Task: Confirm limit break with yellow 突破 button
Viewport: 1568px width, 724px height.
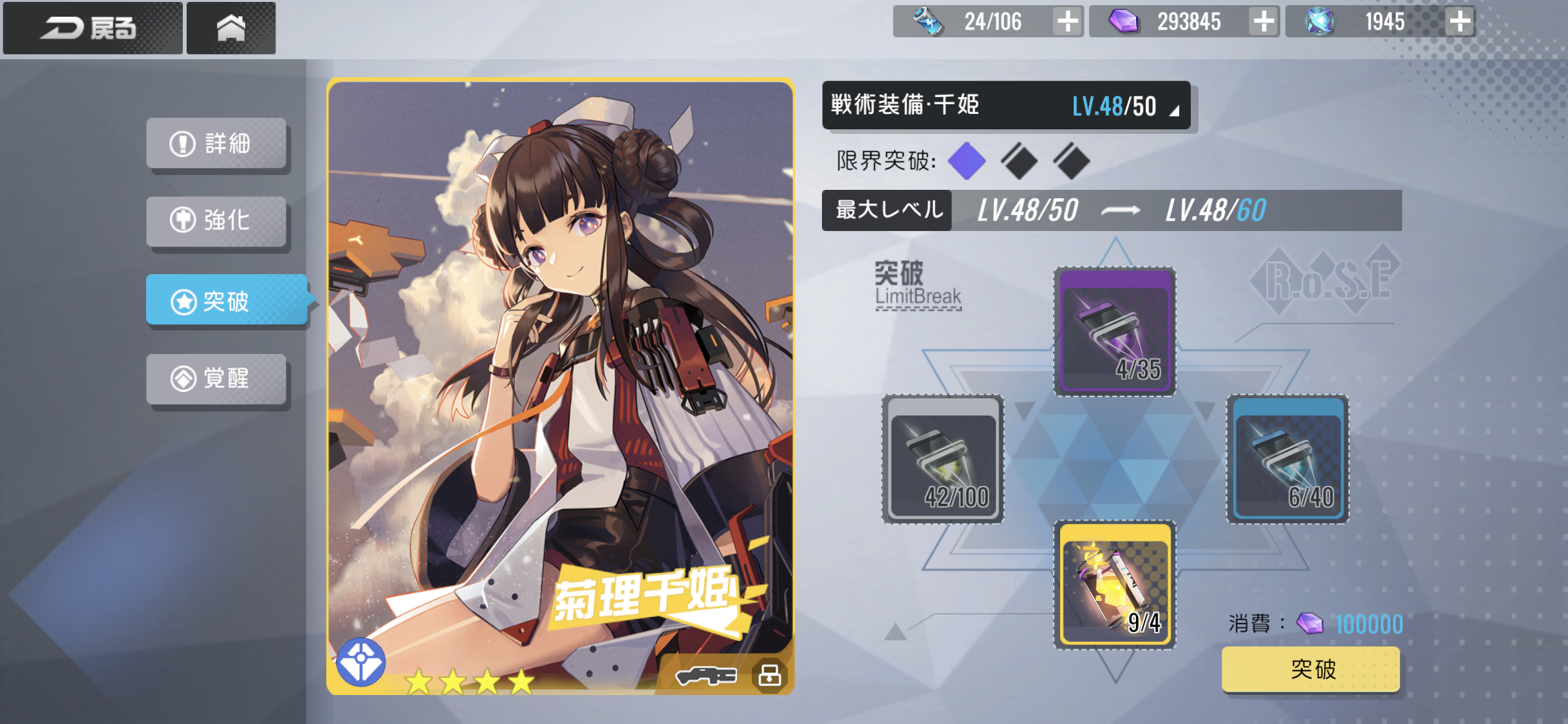Action: pyautogui.click(x=1311, y=669)
